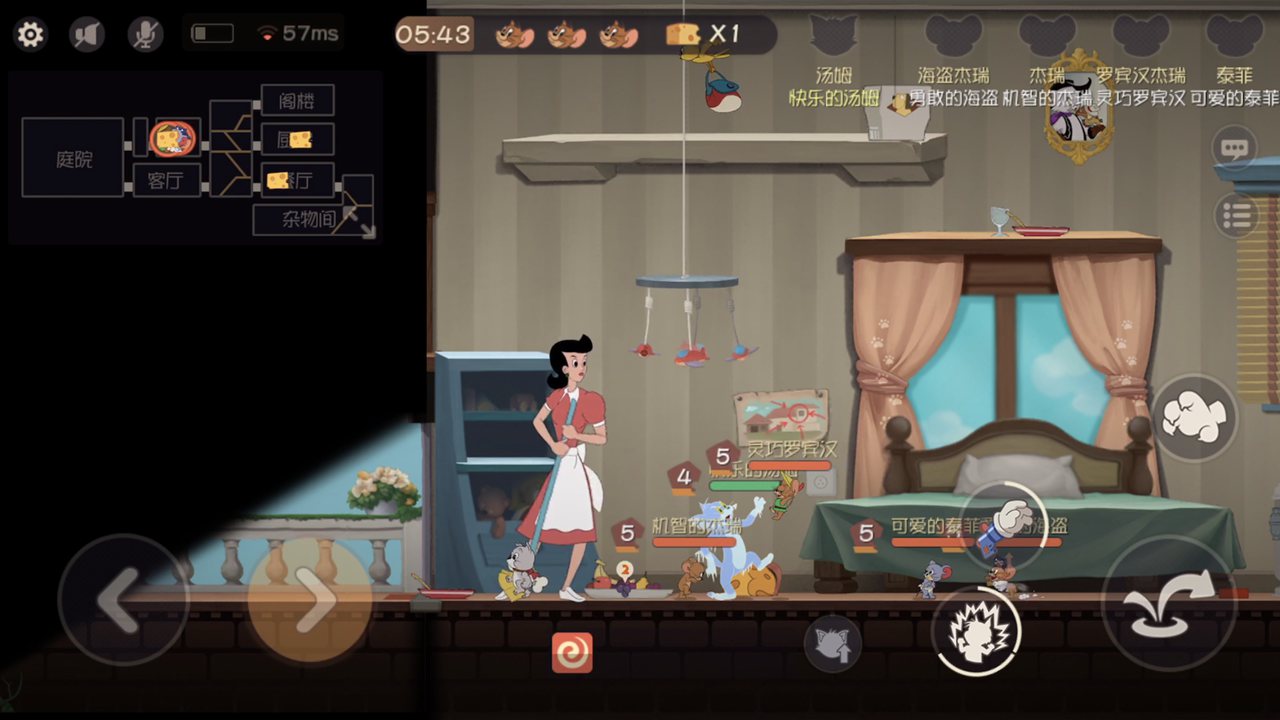Select the 阁楼 room on the minimap

(297, 101)
